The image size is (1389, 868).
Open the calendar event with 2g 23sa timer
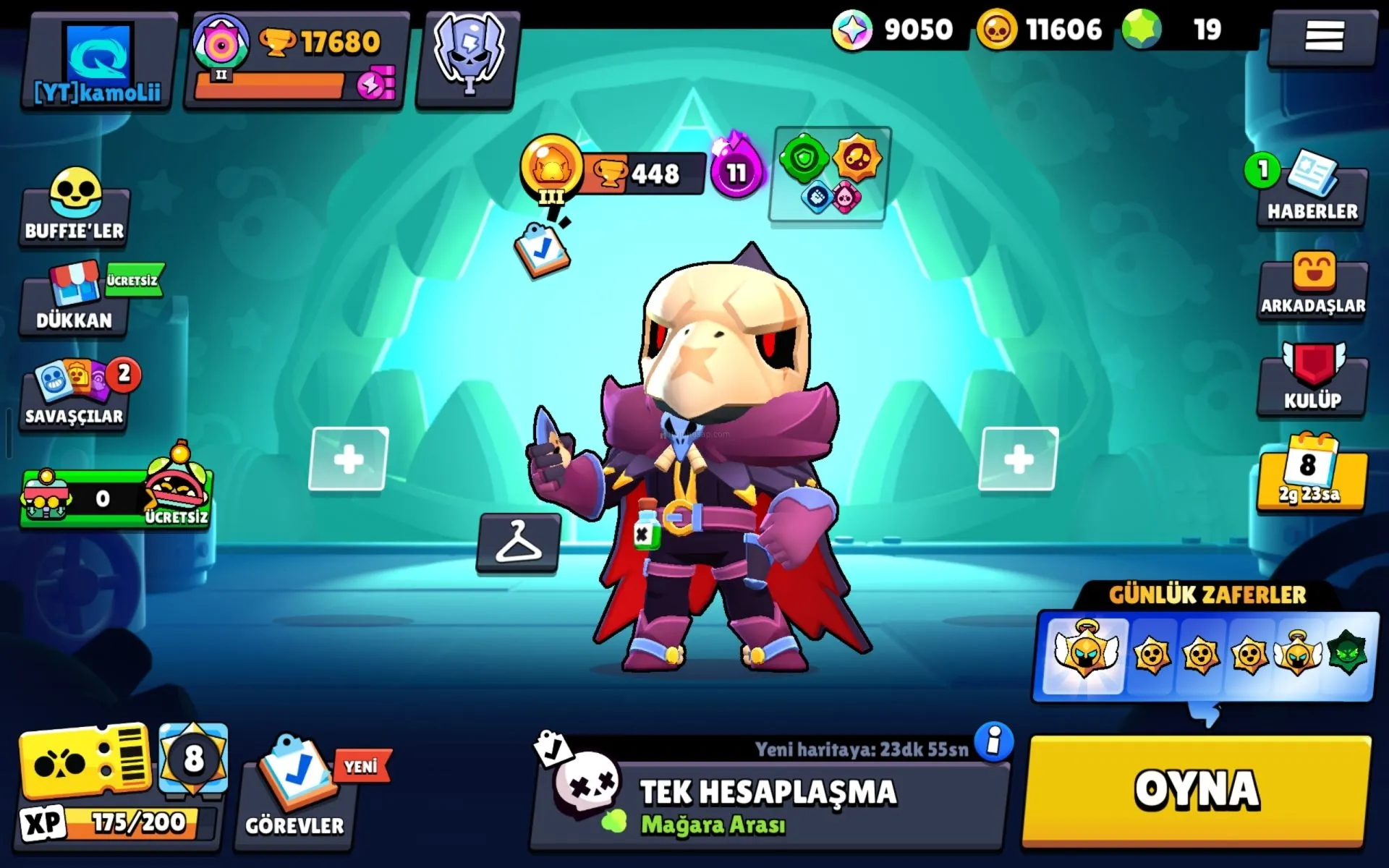tap(1311, 474)
